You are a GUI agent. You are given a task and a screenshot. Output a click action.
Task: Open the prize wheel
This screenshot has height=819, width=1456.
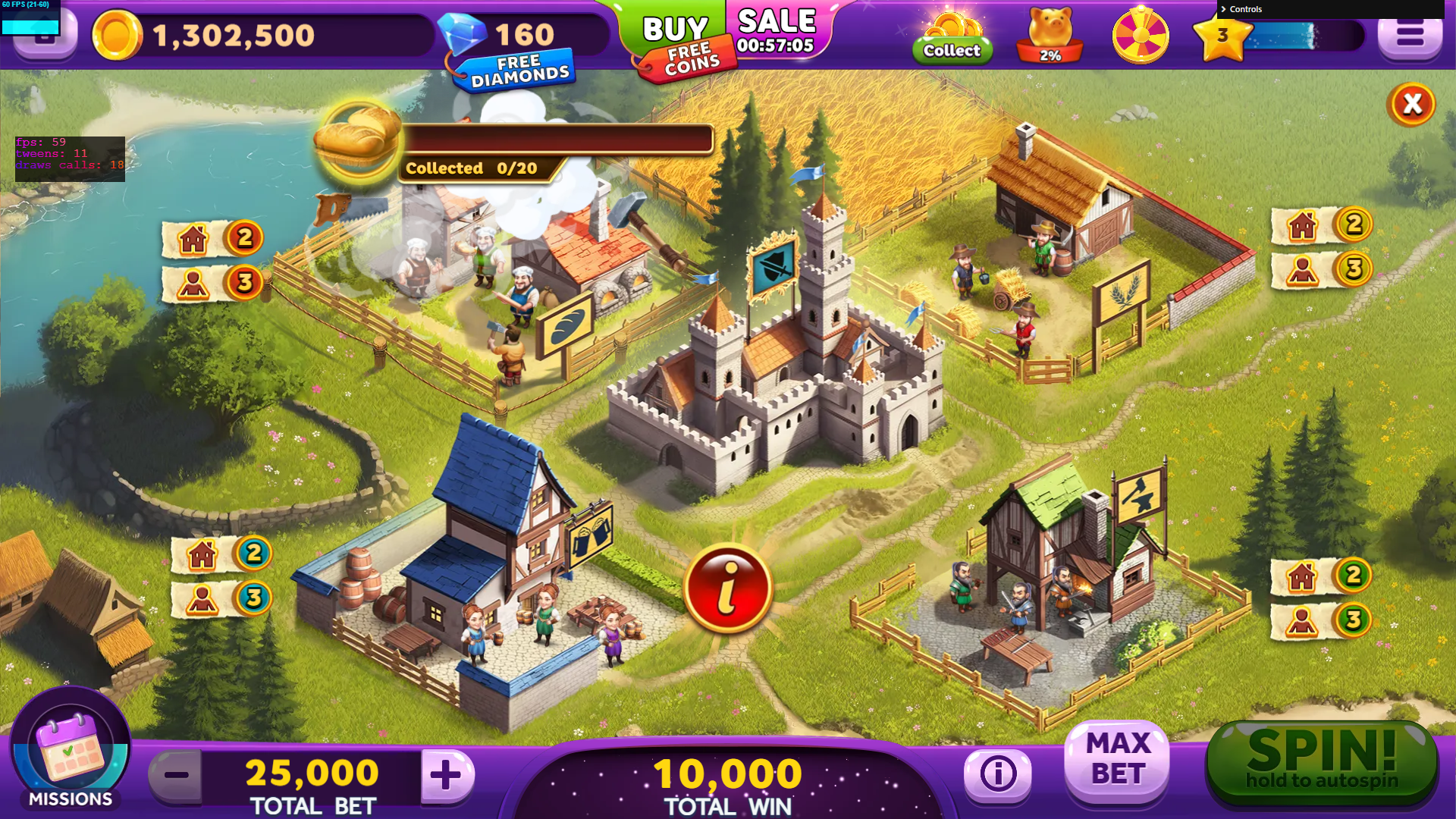(1140, 35)
